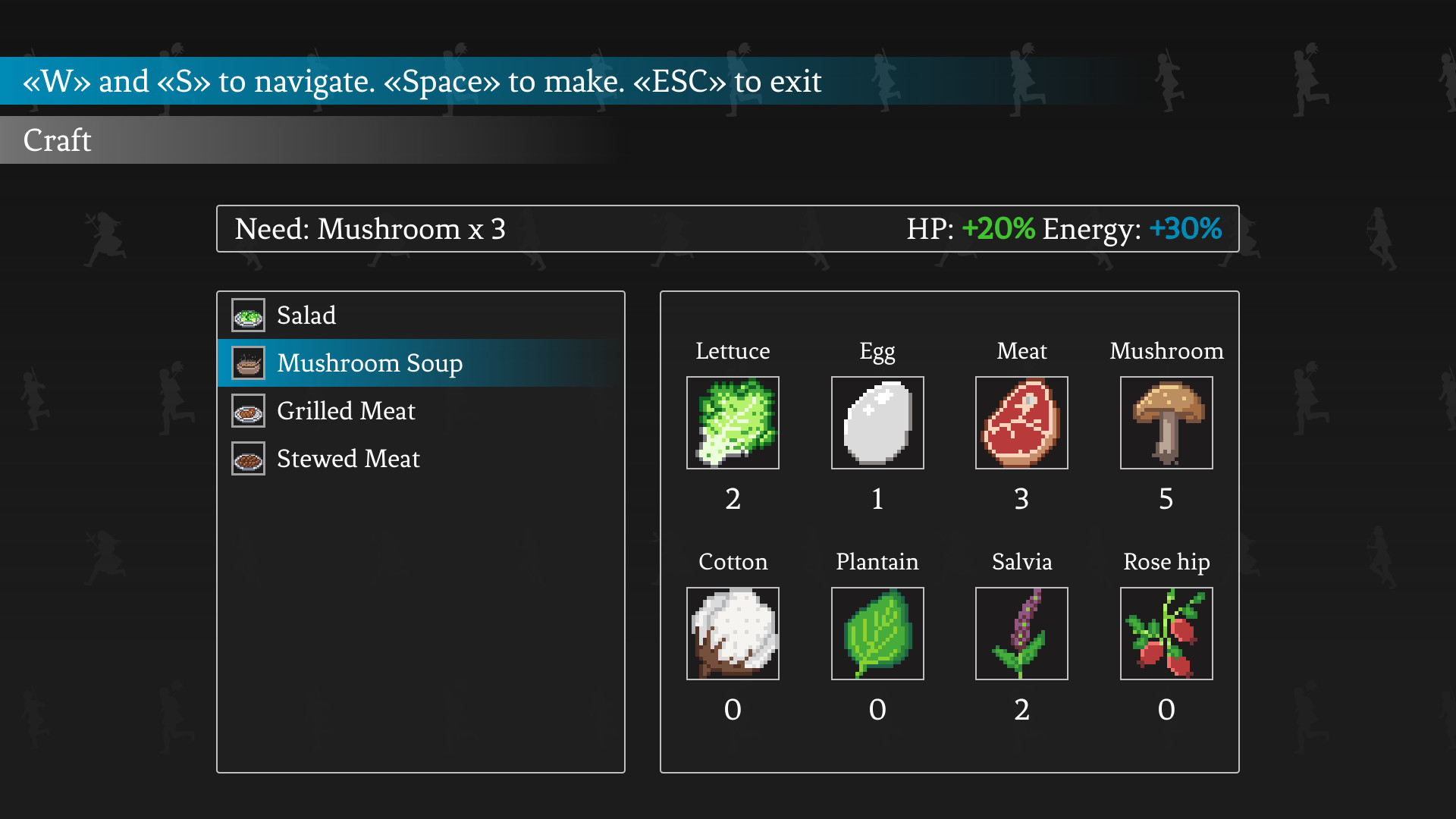
Task: Select the Lettuce ingredient icon
Action: click(x=733, y=422)
